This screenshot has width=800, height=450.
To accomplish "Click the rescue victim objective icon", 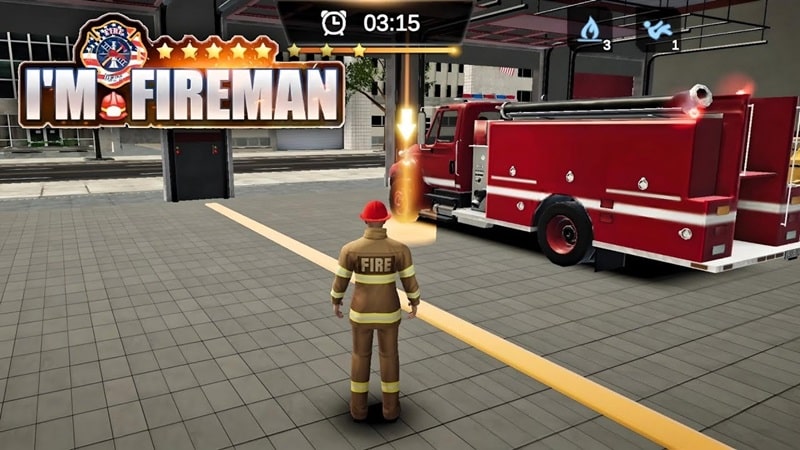I will coord(659,28).
